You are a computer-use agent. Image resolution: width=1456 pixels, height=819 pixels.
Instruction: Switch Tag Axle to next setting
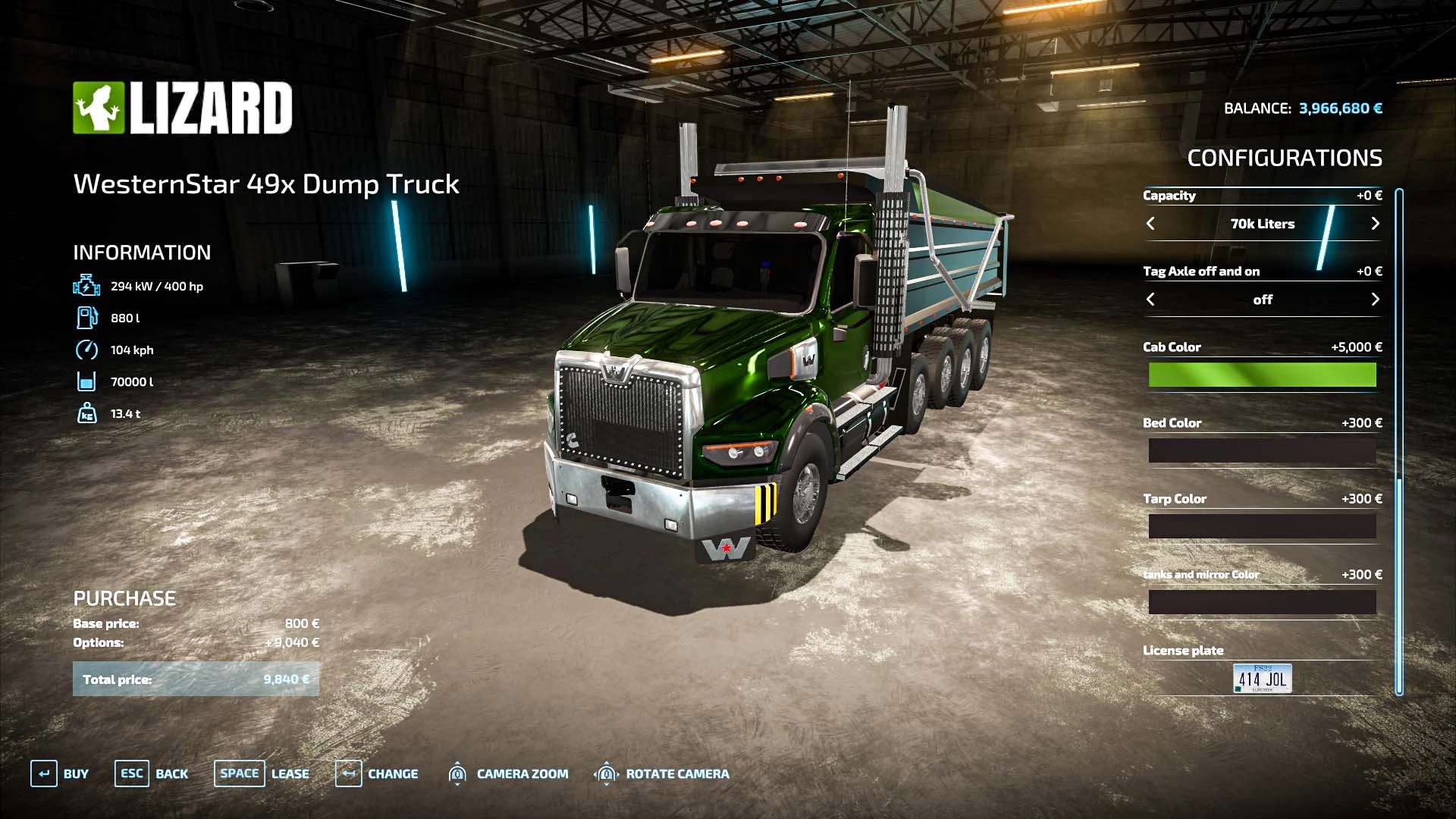click(1375, 300)
